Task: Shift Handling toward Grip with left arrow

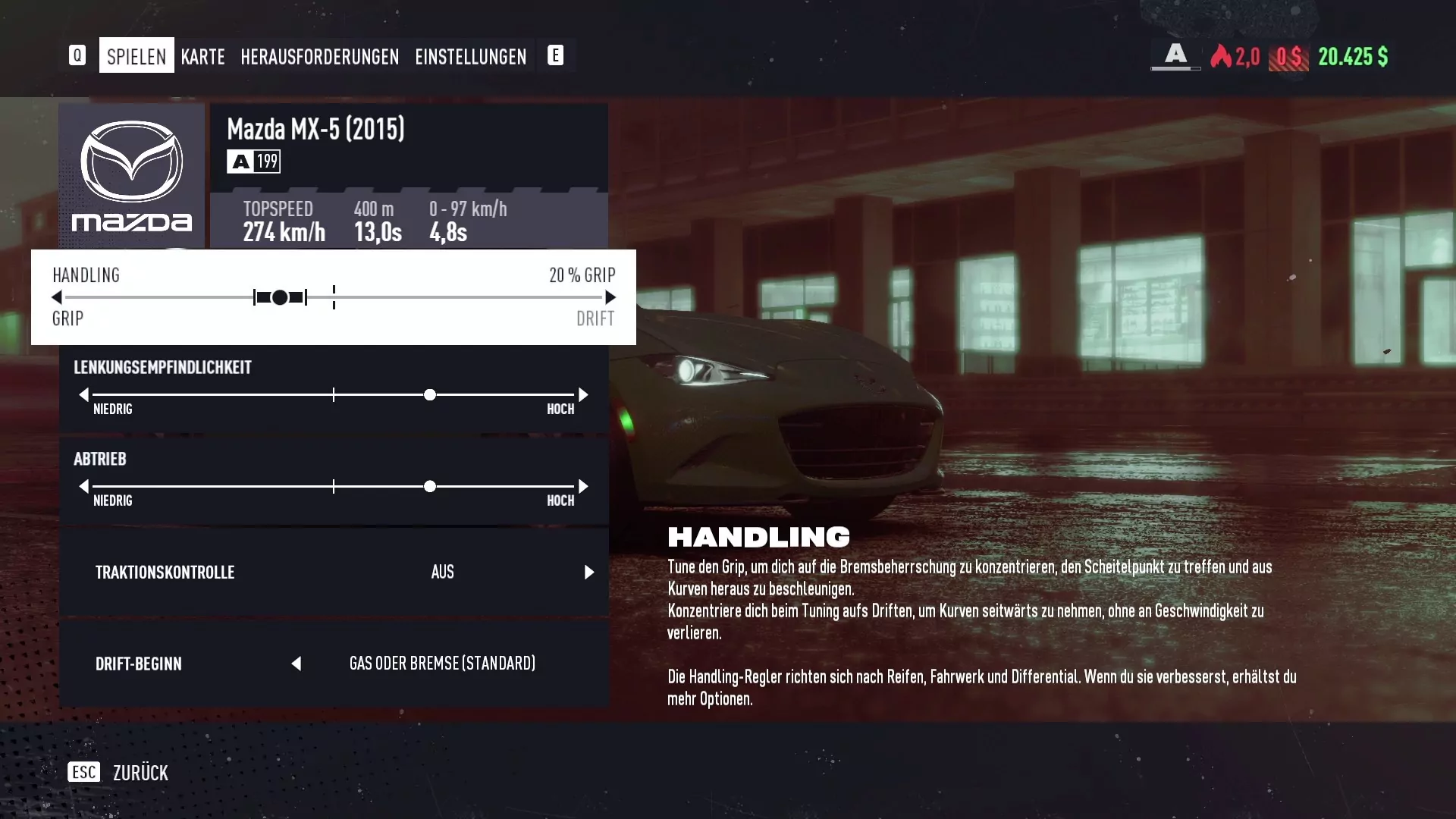Action: point(57,297)
